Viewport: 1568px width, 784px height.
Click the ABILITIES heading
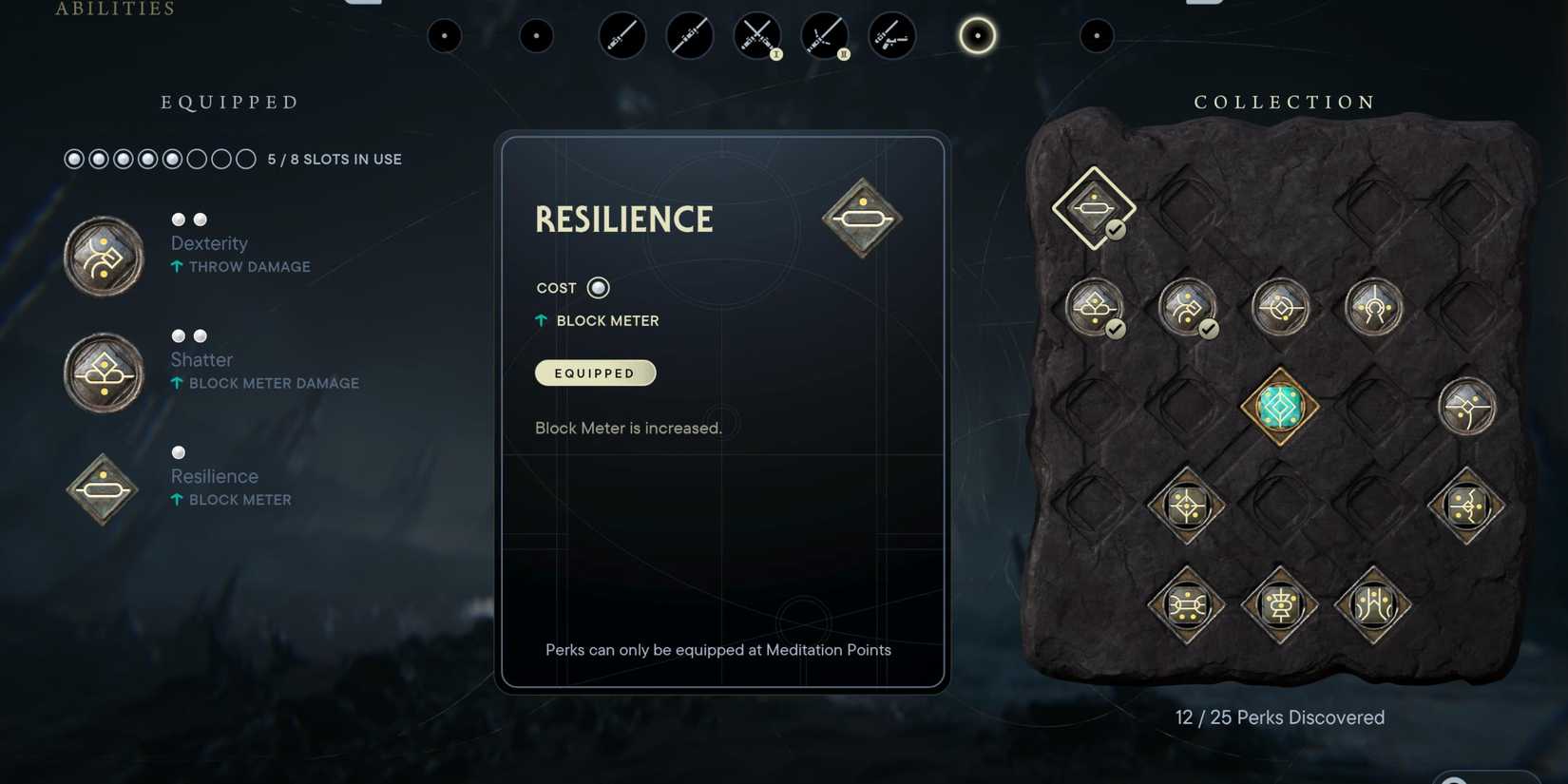coord(112,10)
